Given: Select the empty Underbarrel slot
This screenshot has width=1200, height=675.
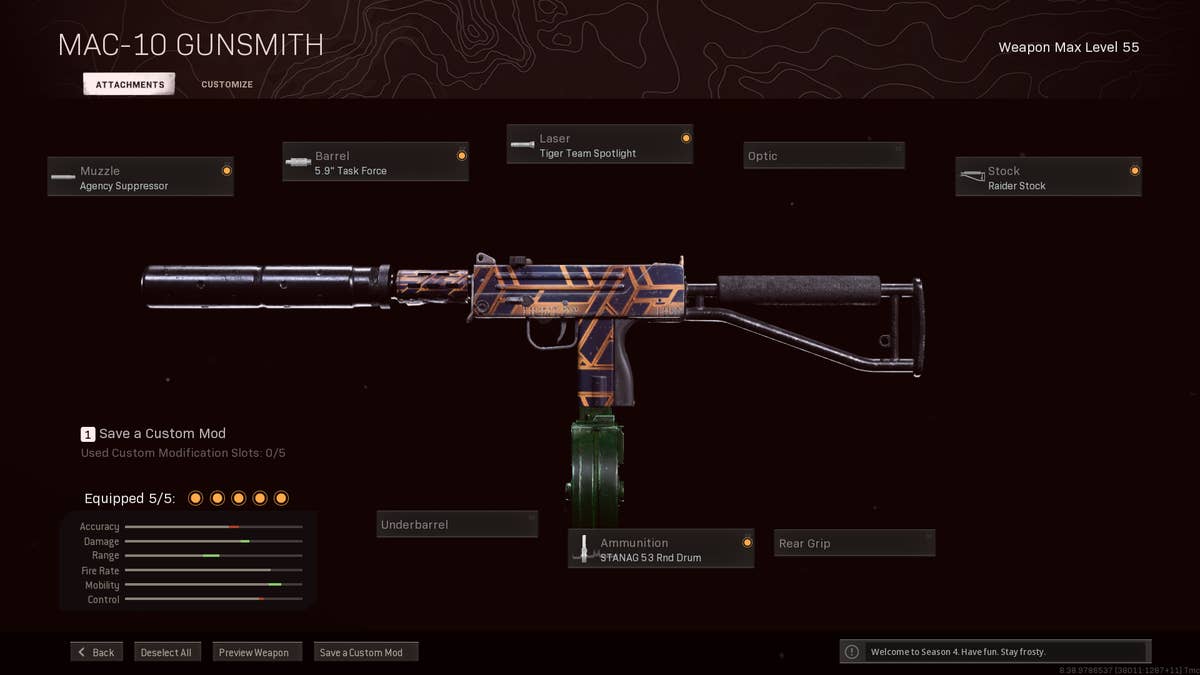Looking at the screenshot, I should (457, 525).
